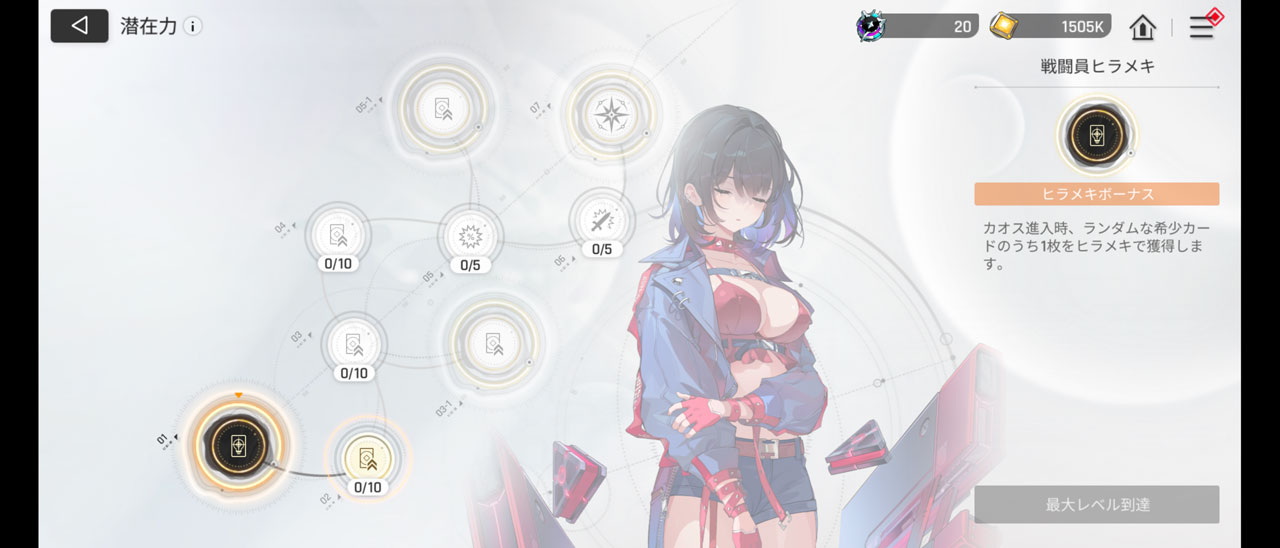This screenshot has height=548, width=1280.
Task: Return to the home screen
Action: [x=1142, y=27]
